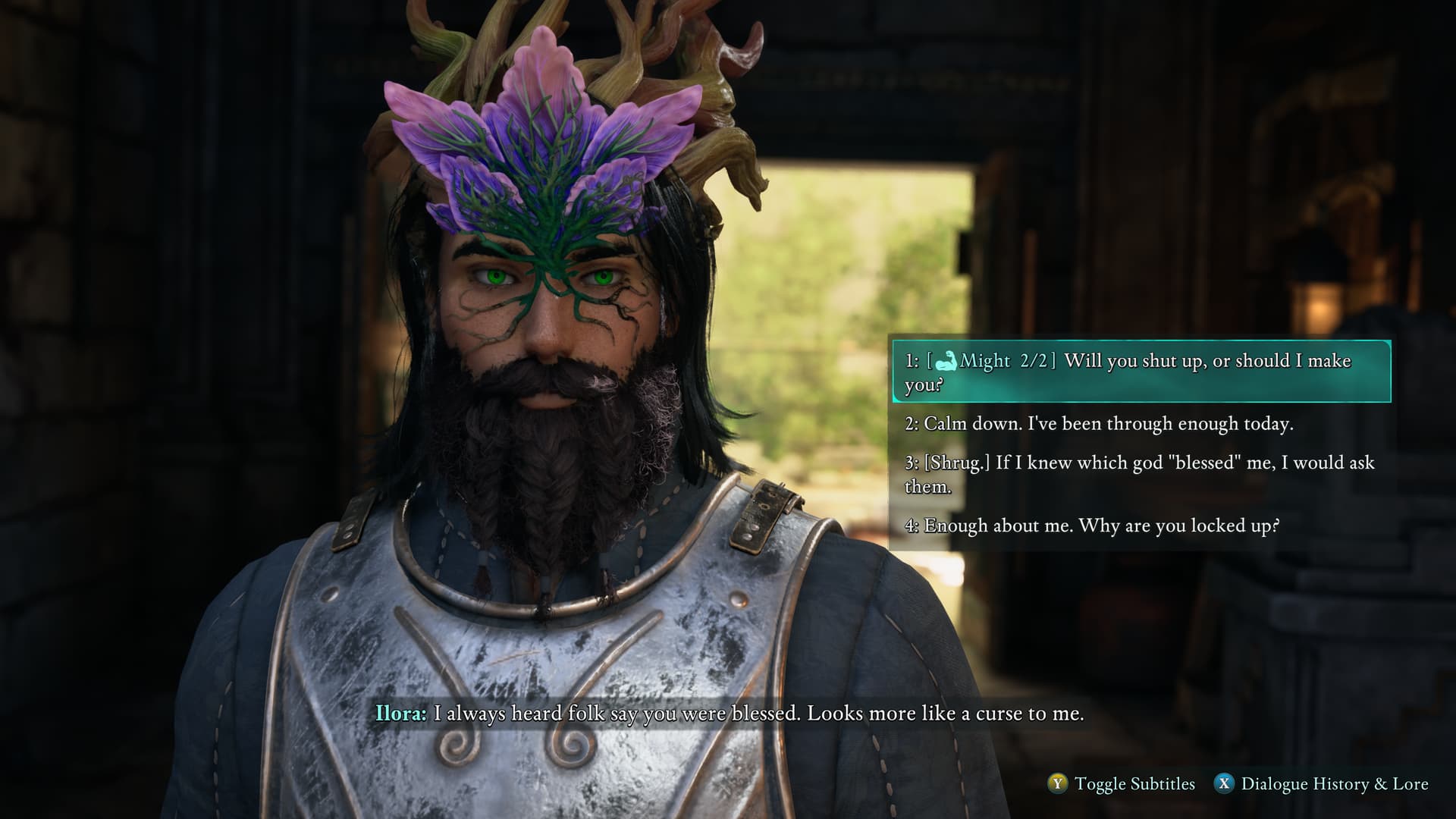Select reply "Calm down. I've been through enough"

(1099, 424)
